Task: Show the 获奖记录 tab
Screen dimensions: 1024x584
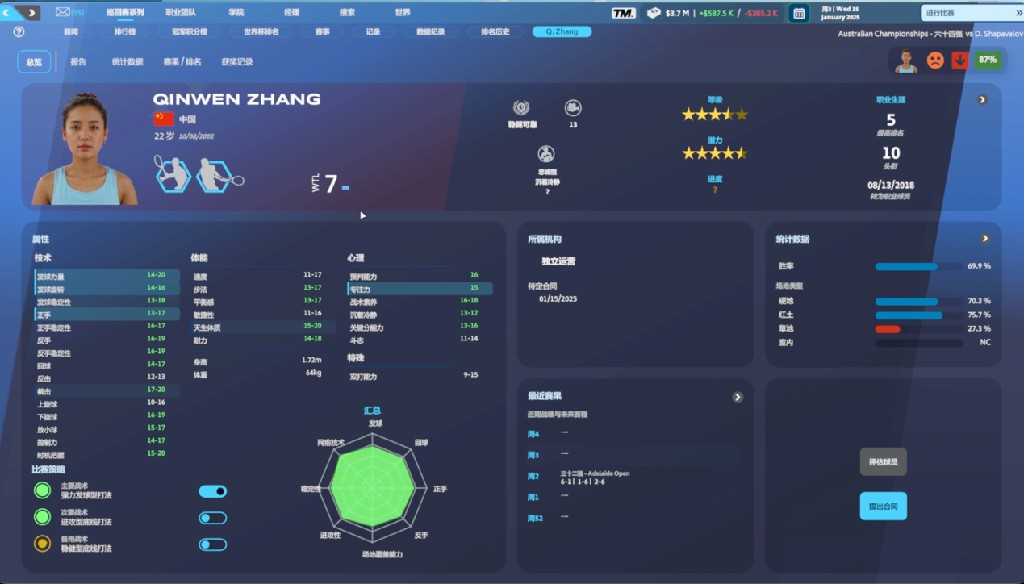Action: [237, 62]
